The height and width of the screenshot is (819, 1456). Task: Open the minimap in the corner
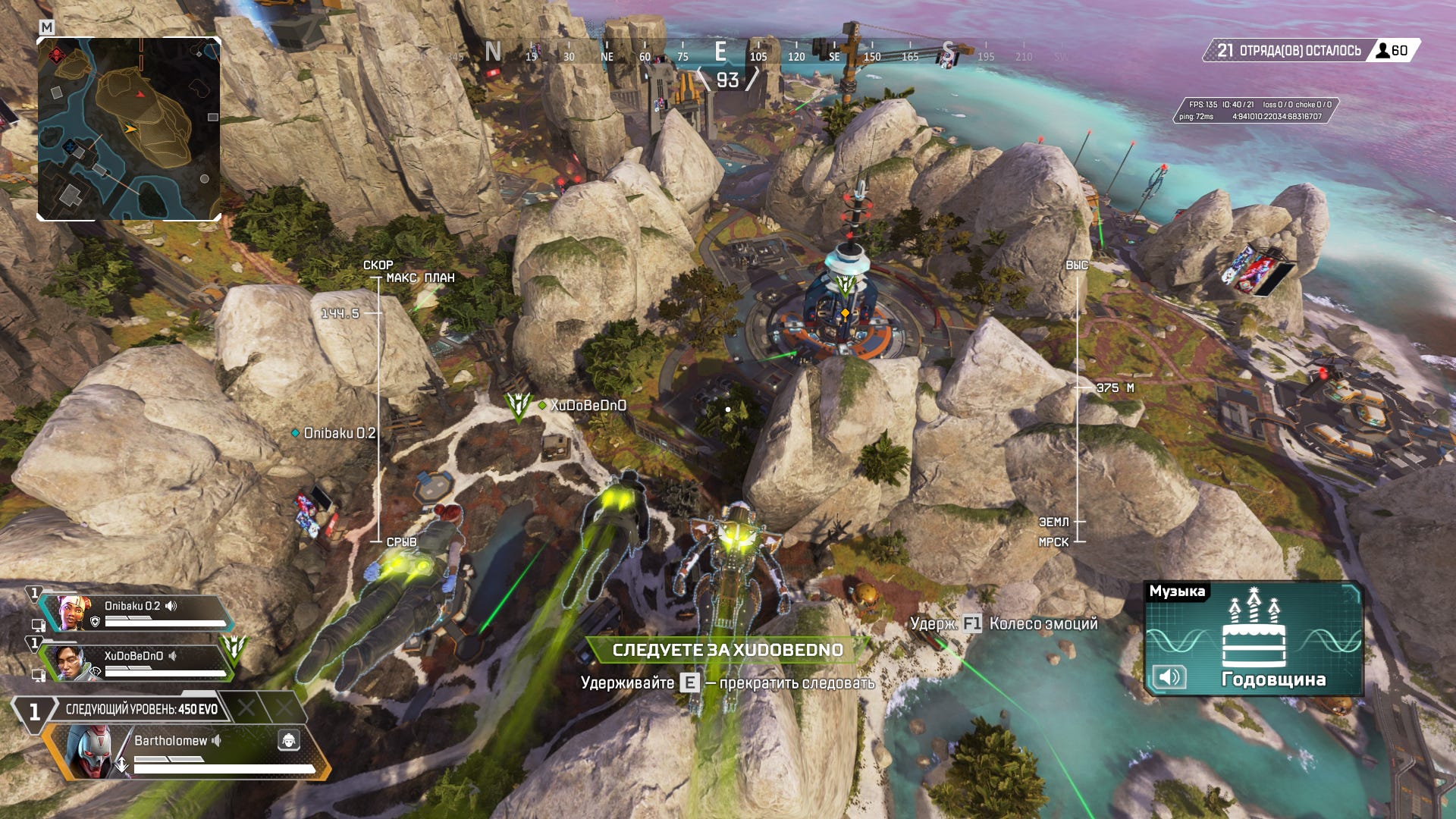(129, 129)
